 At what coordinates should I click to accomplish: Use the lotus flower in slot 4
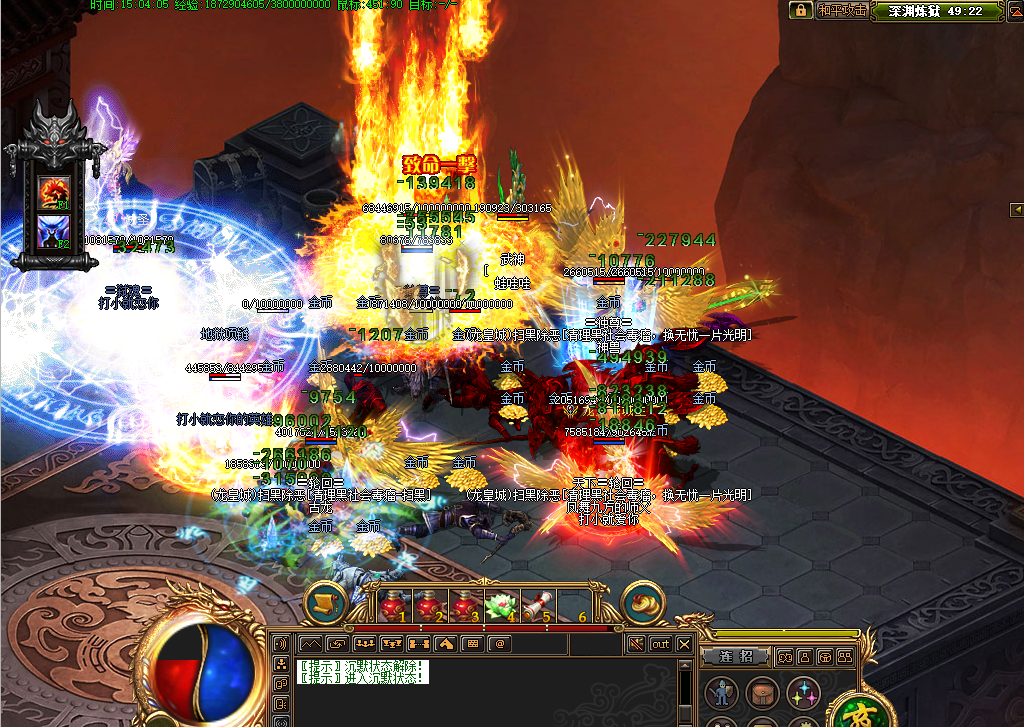[499, 605]
